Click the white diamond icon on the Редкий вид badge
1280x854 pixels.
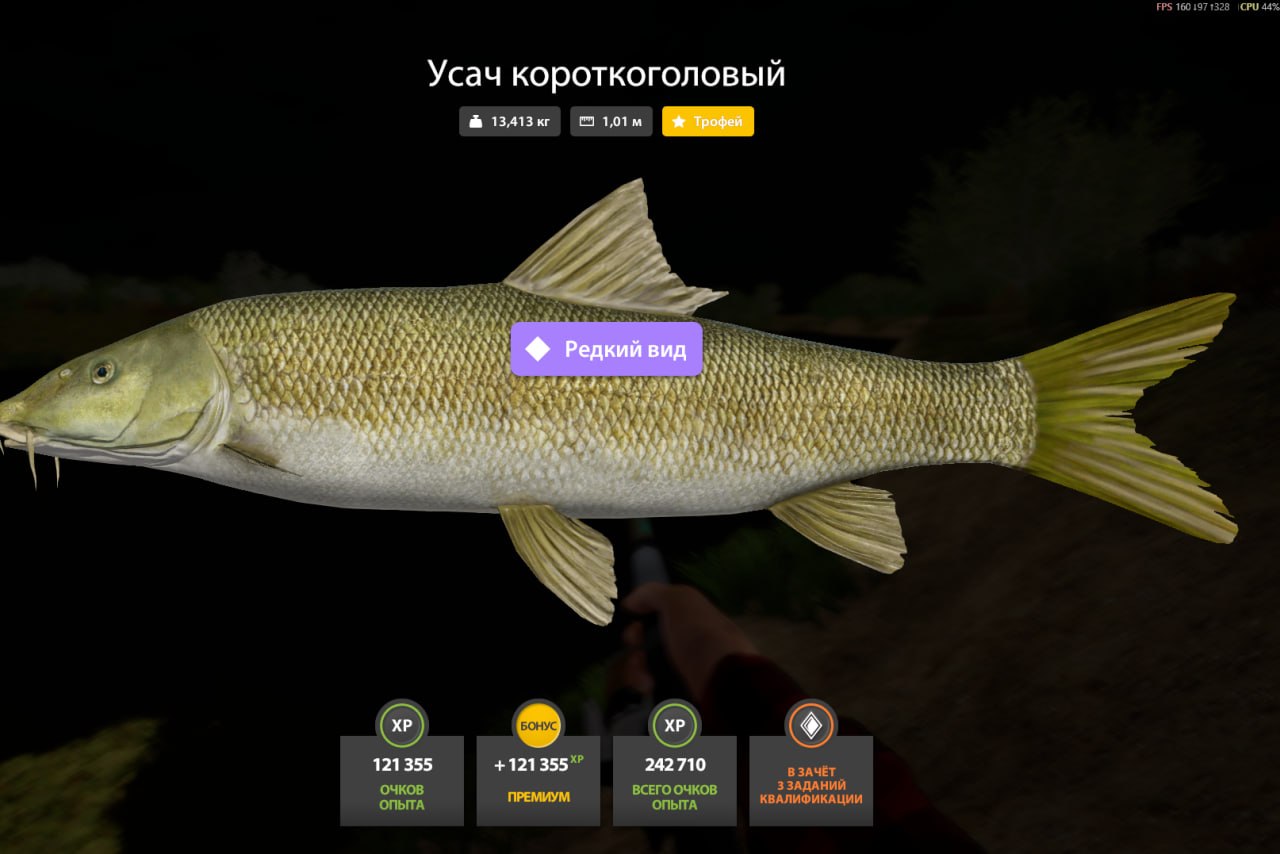(x=539, y=349)
